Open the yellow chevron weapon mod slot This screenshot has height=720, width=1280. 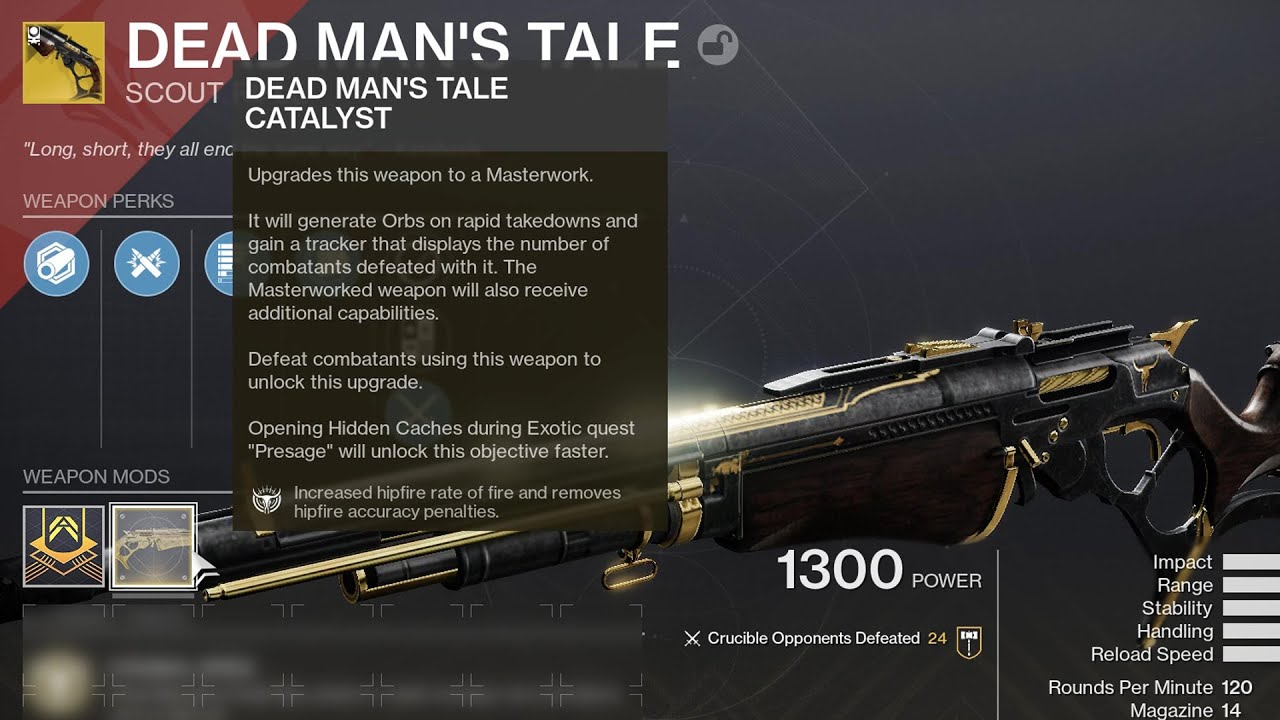coord(64,545)
